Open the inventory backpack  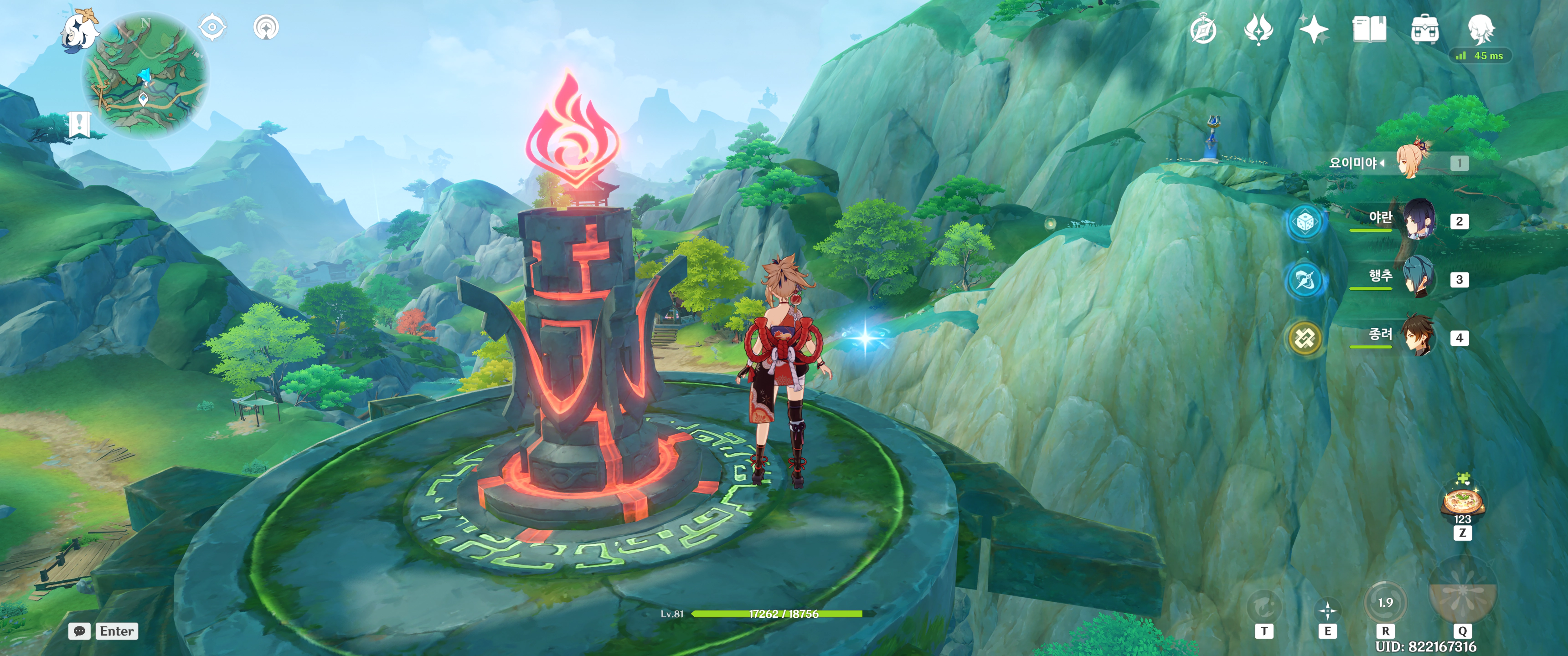click(1425, 29)
